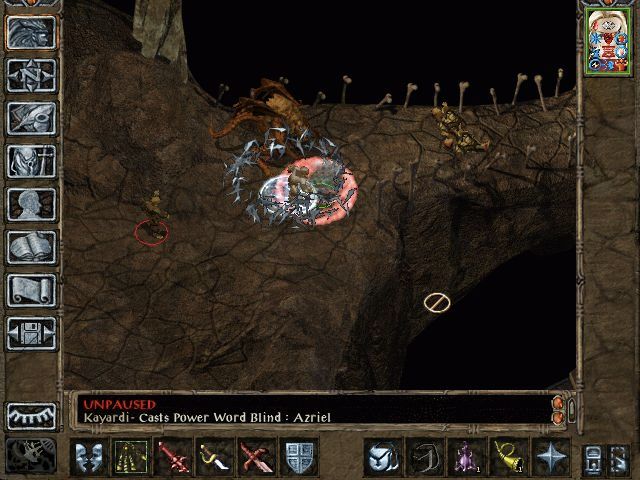Open the priest scroll screen

[31, 290]
